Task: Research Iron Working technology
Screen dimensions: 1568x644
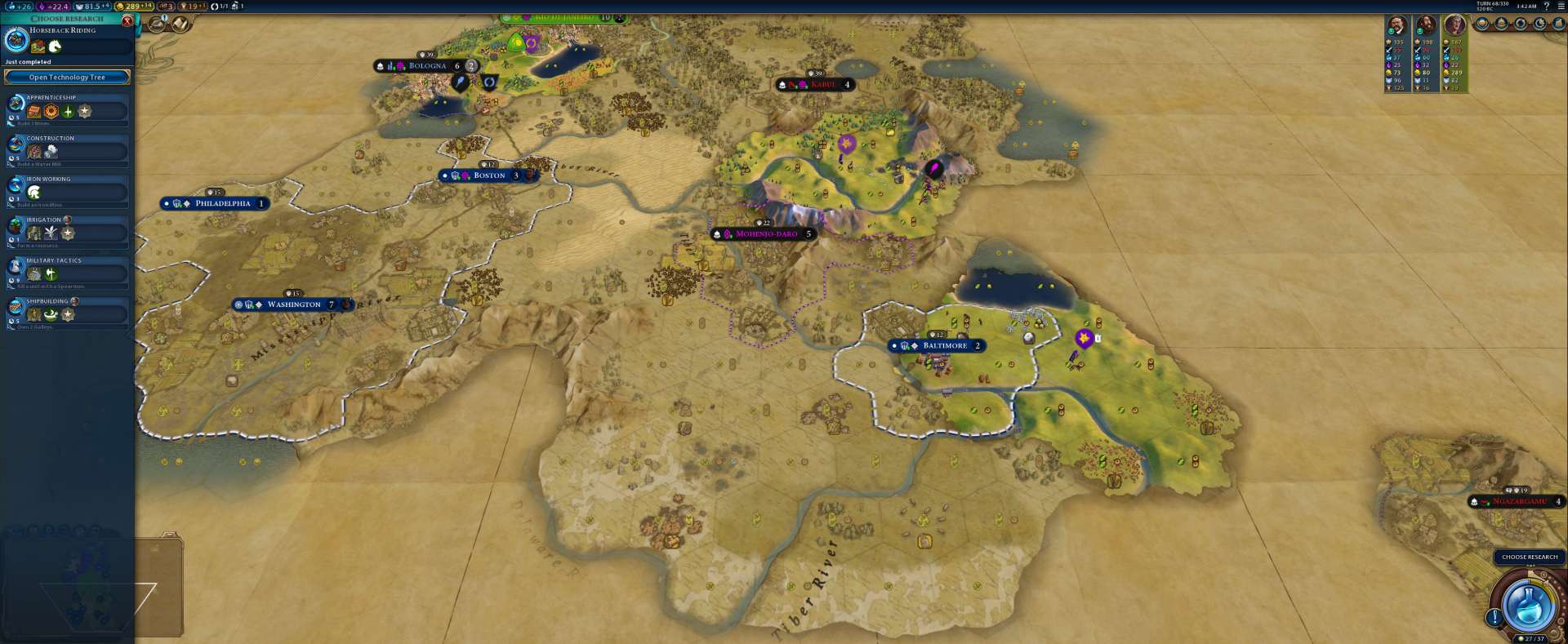Action: click(x=68, y=191)
